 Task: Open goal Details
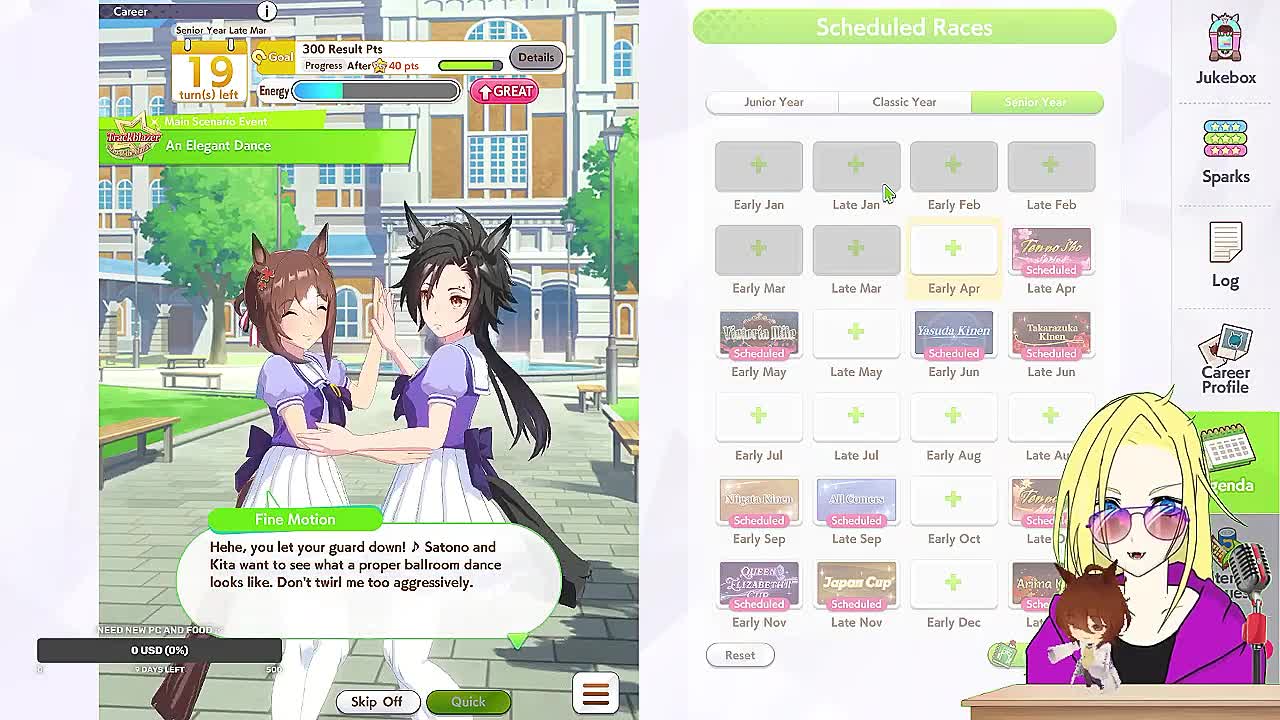pos(535,57)
